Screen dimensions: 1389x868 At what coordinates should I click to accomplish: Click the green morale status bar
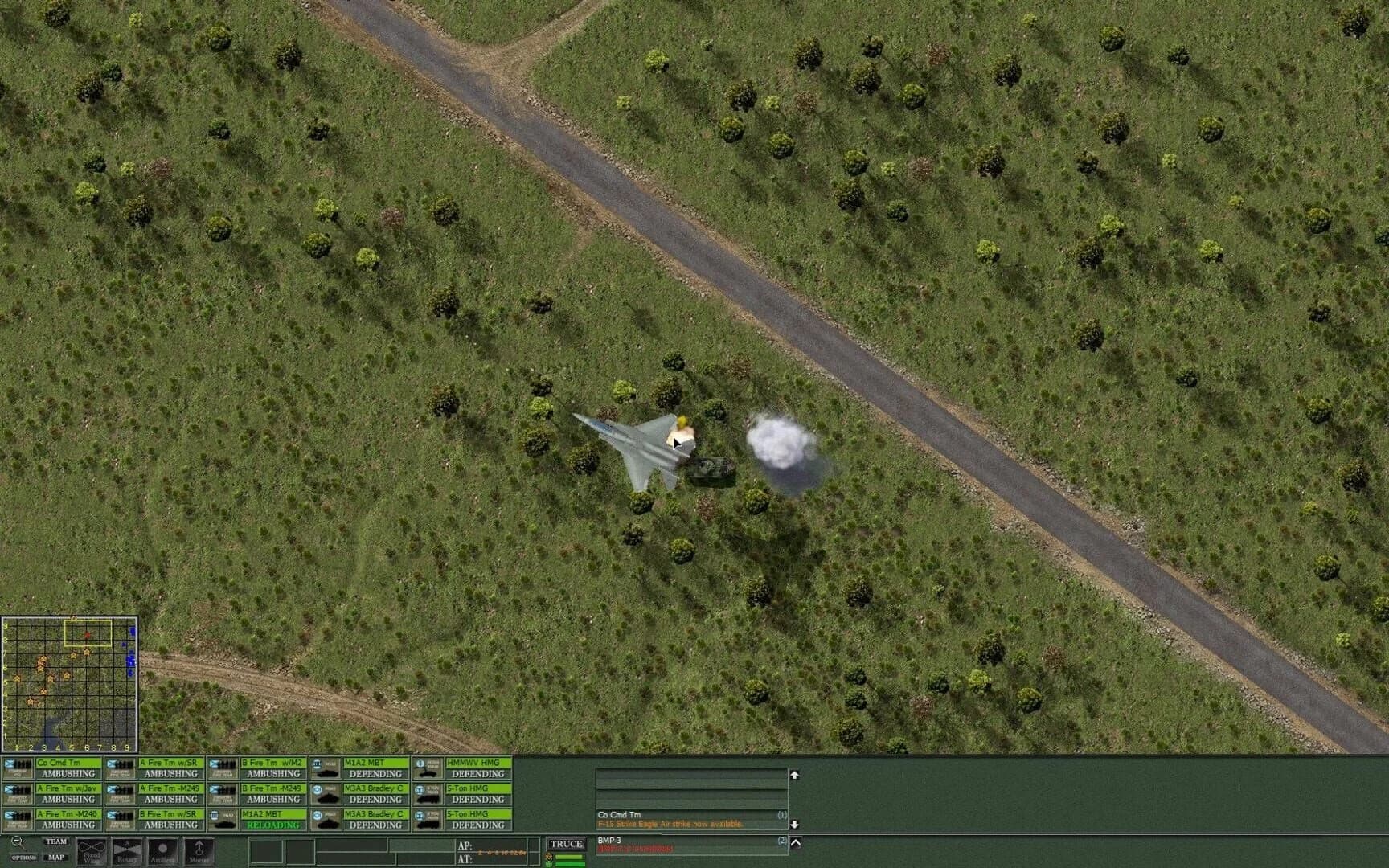[x=571, y=857]
